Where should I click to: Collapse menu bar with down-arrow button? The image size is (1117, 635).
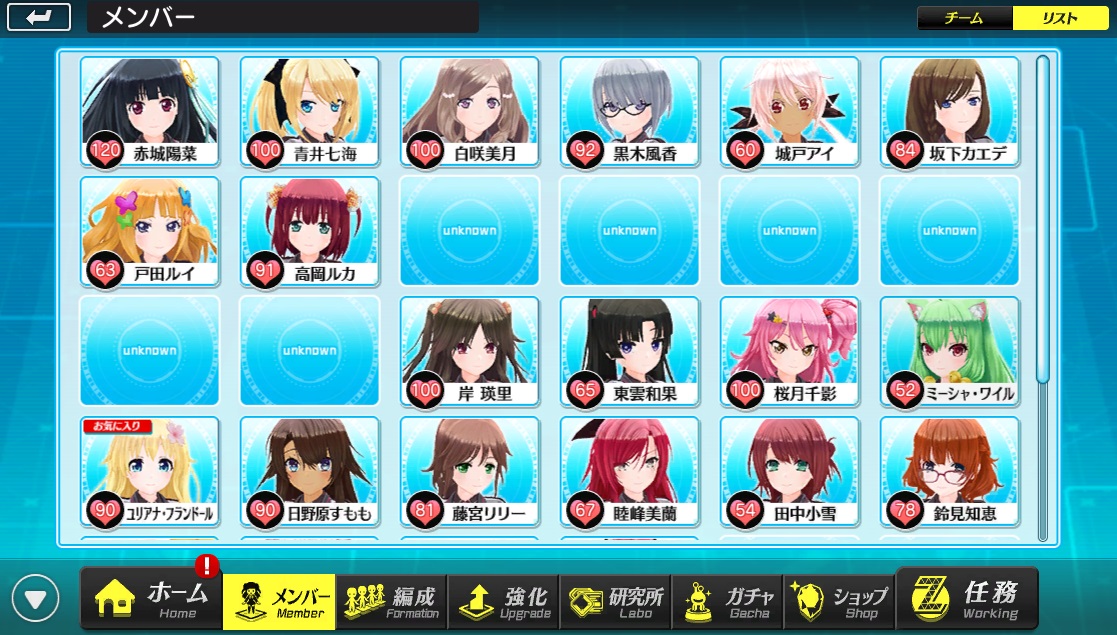37,599
